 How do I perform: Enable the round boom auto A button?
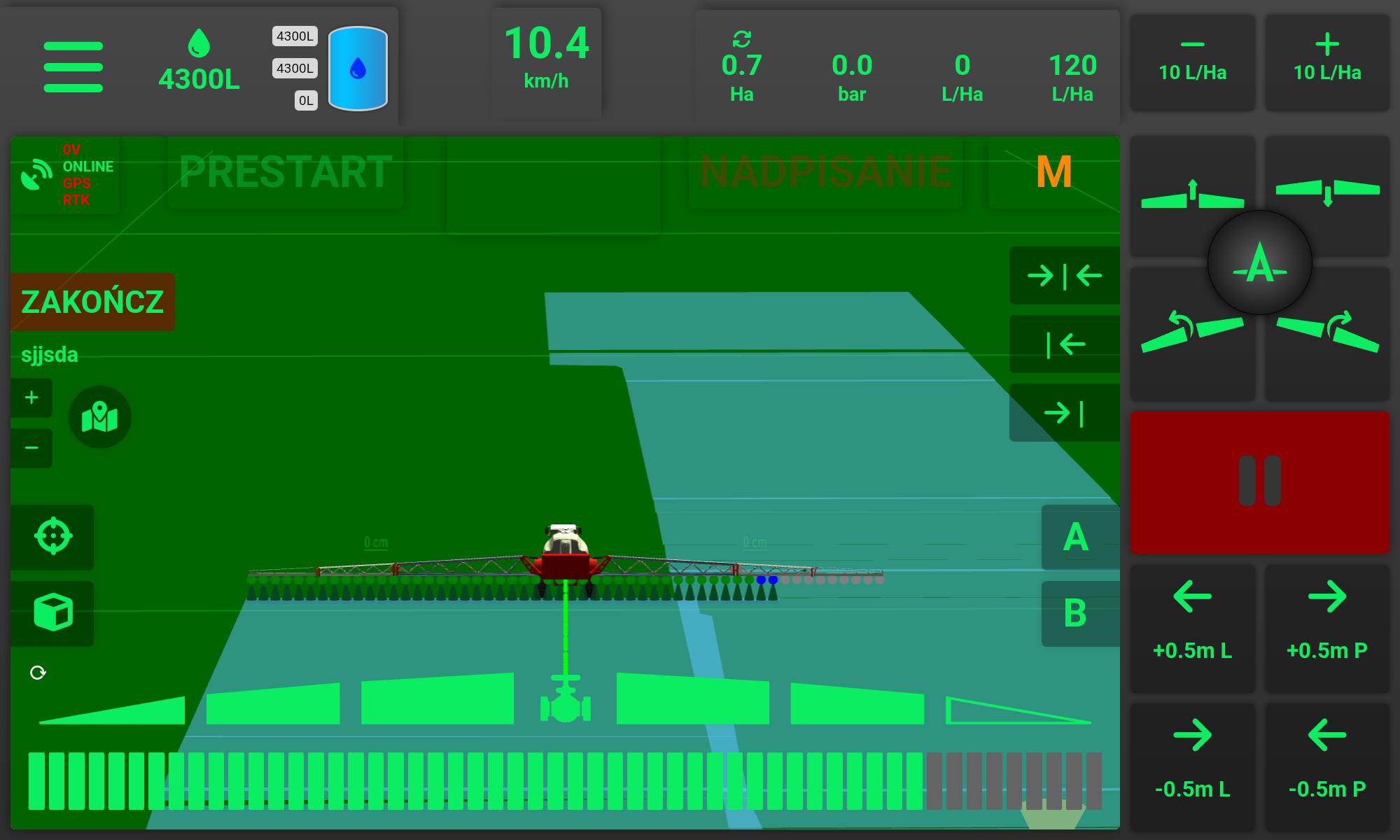click(1259, 263)
